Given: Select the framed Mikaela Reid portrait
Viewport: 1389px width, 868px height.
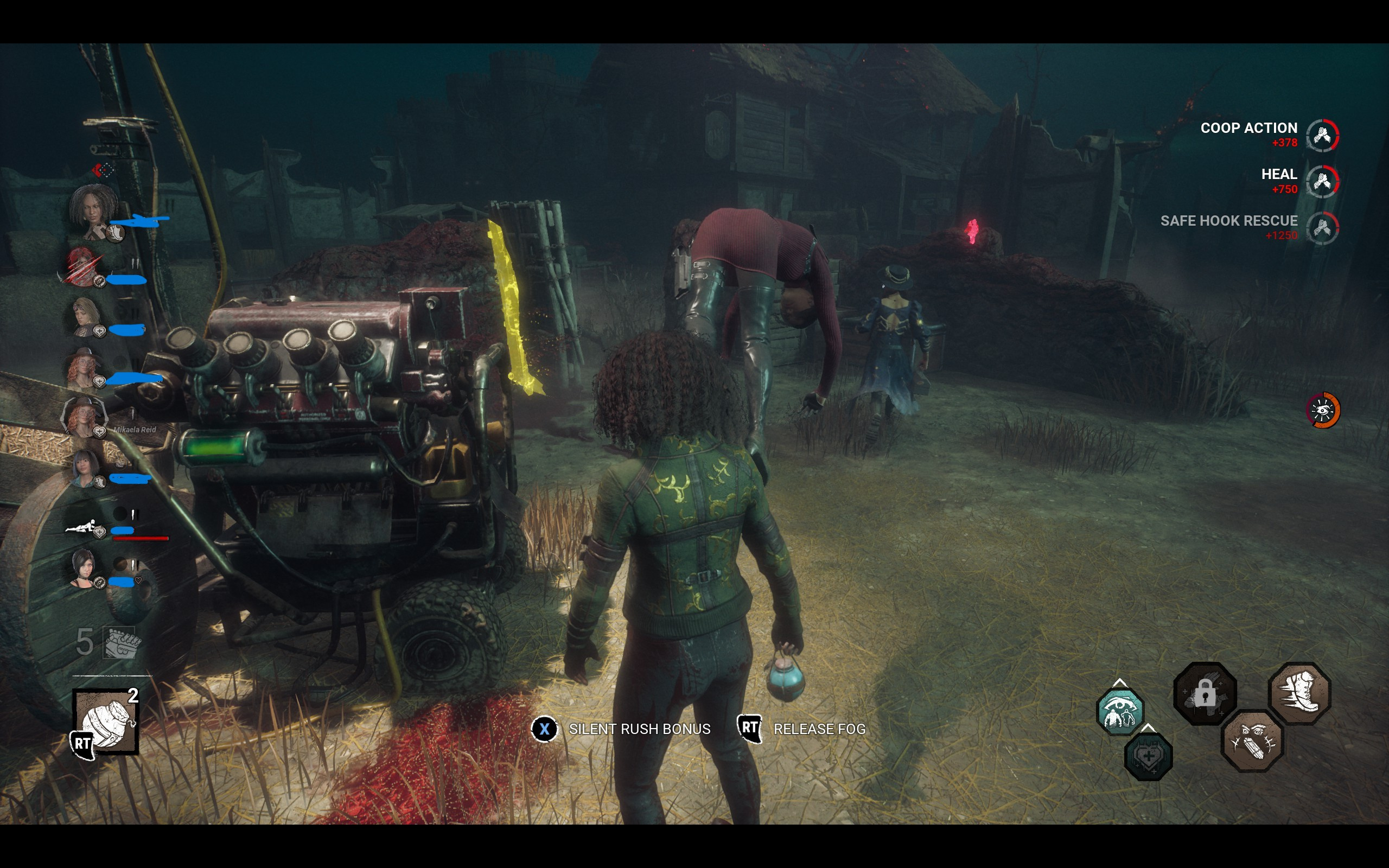Looking at the screenshot, I should (84, 417).
